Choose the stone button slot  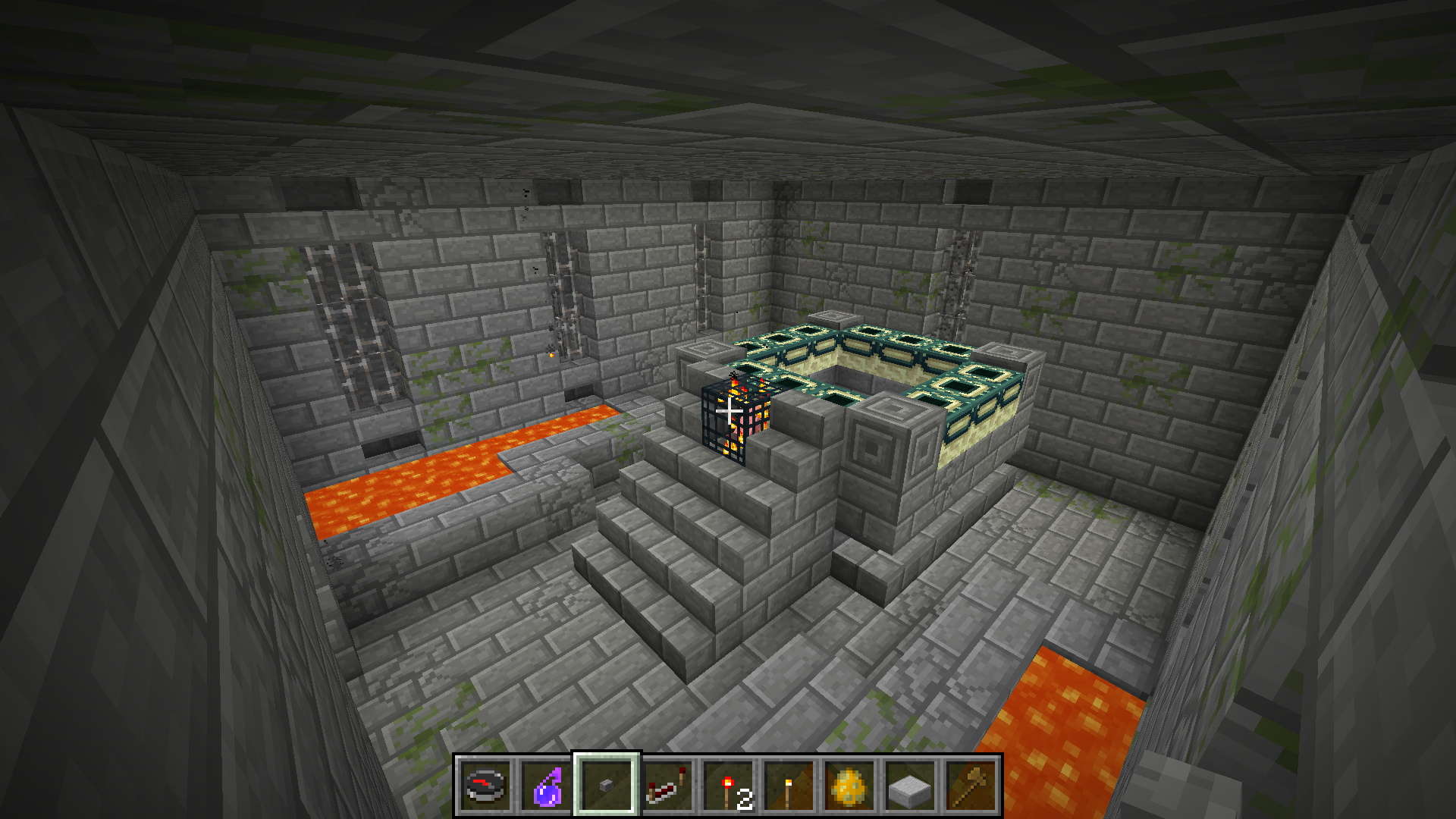point(607,786)
